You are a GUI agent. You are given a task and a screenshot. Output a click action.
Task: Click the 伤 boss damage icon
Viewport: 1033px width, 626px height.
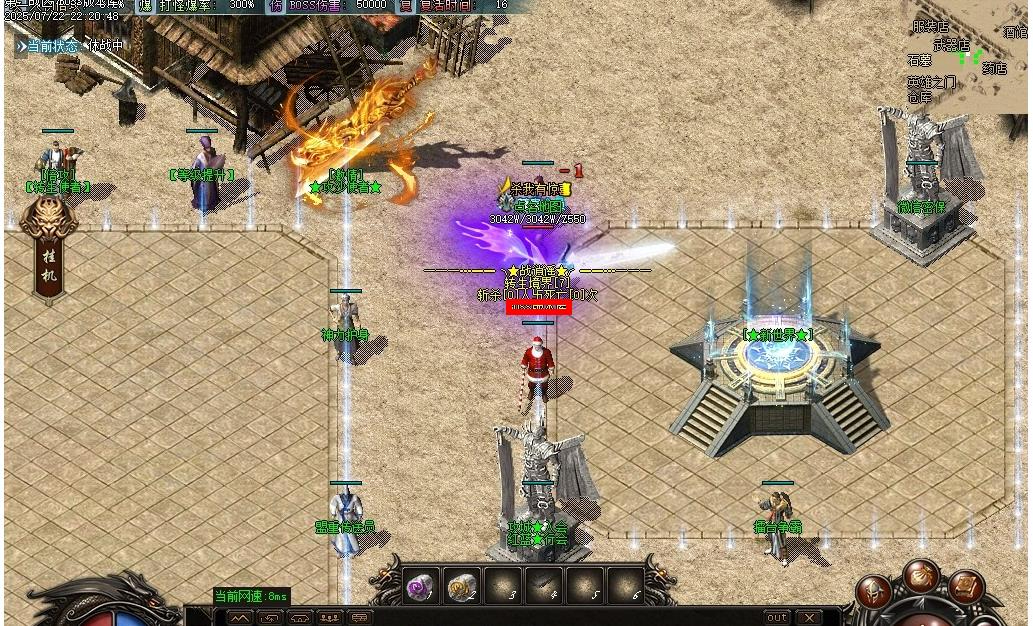pyautogui.click(x=275, y=6)
